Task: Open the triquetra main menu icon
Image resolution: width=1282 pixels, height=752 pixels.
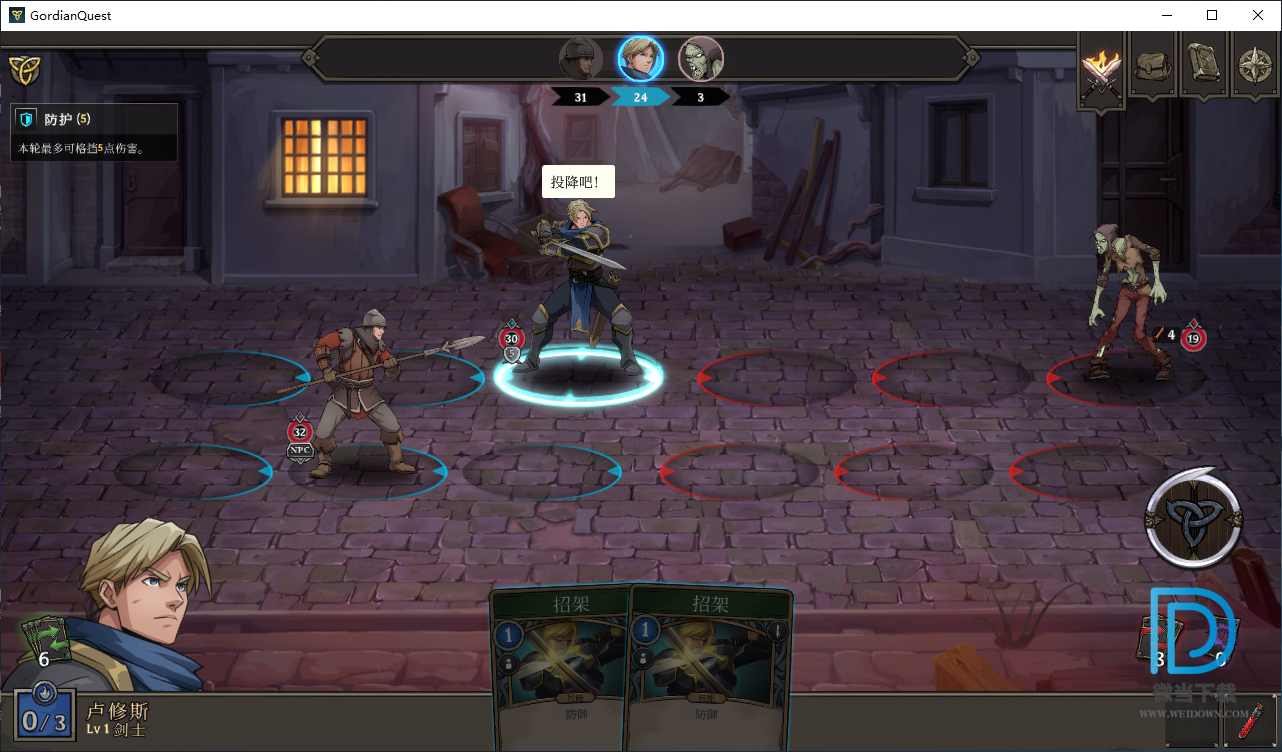Action: coord(23,69)
